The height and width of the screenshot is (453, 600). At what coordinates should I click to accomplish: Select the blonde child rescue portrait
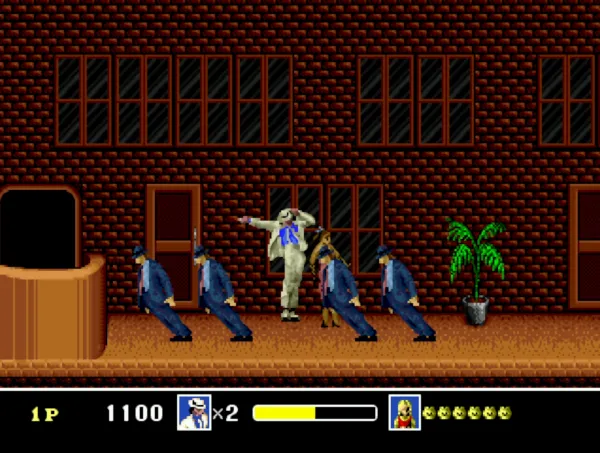tap(405, 413)
